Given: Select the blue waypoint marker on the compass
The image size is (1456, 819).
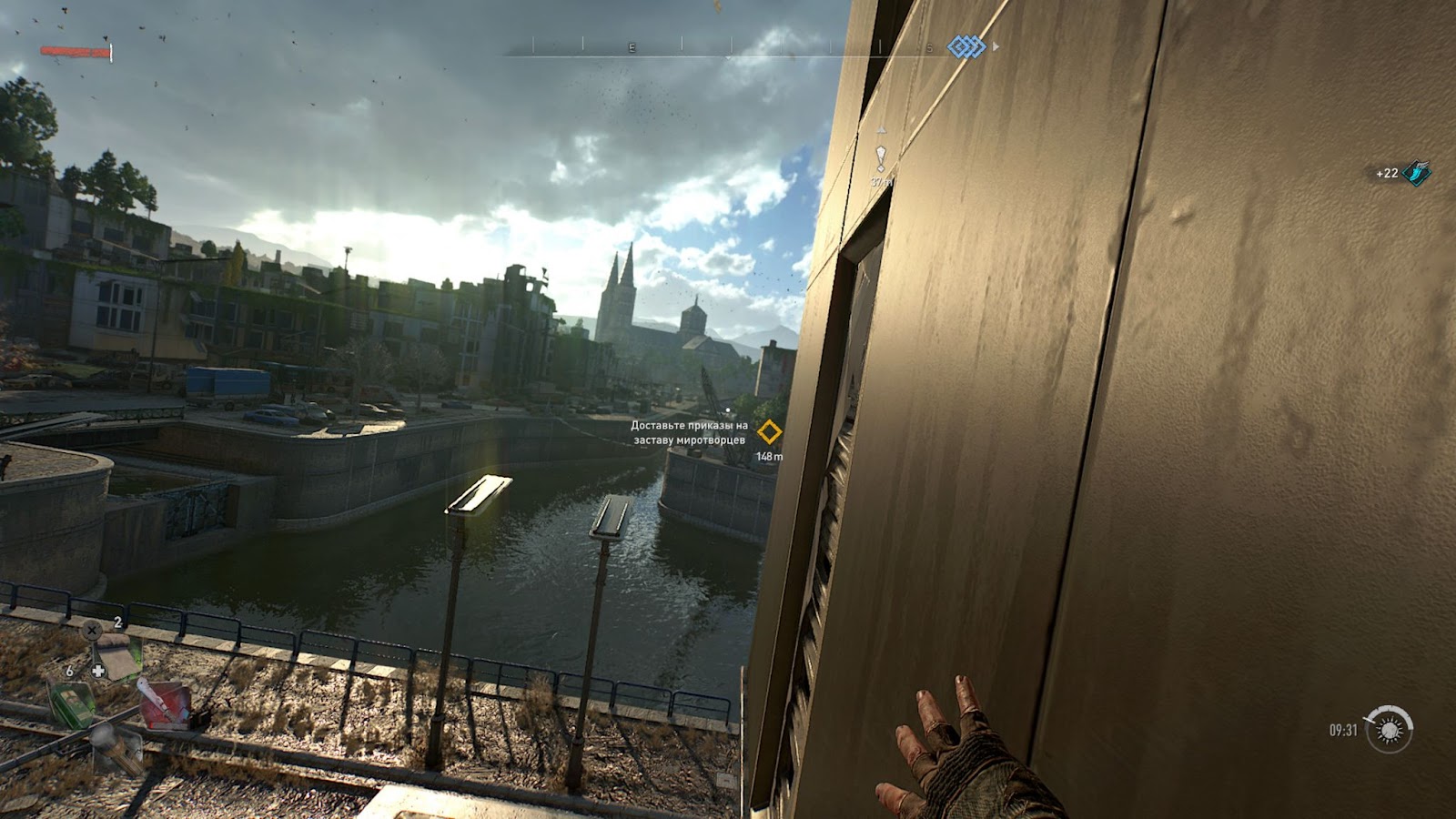Looking at the screenshot, I should (966, 46).
